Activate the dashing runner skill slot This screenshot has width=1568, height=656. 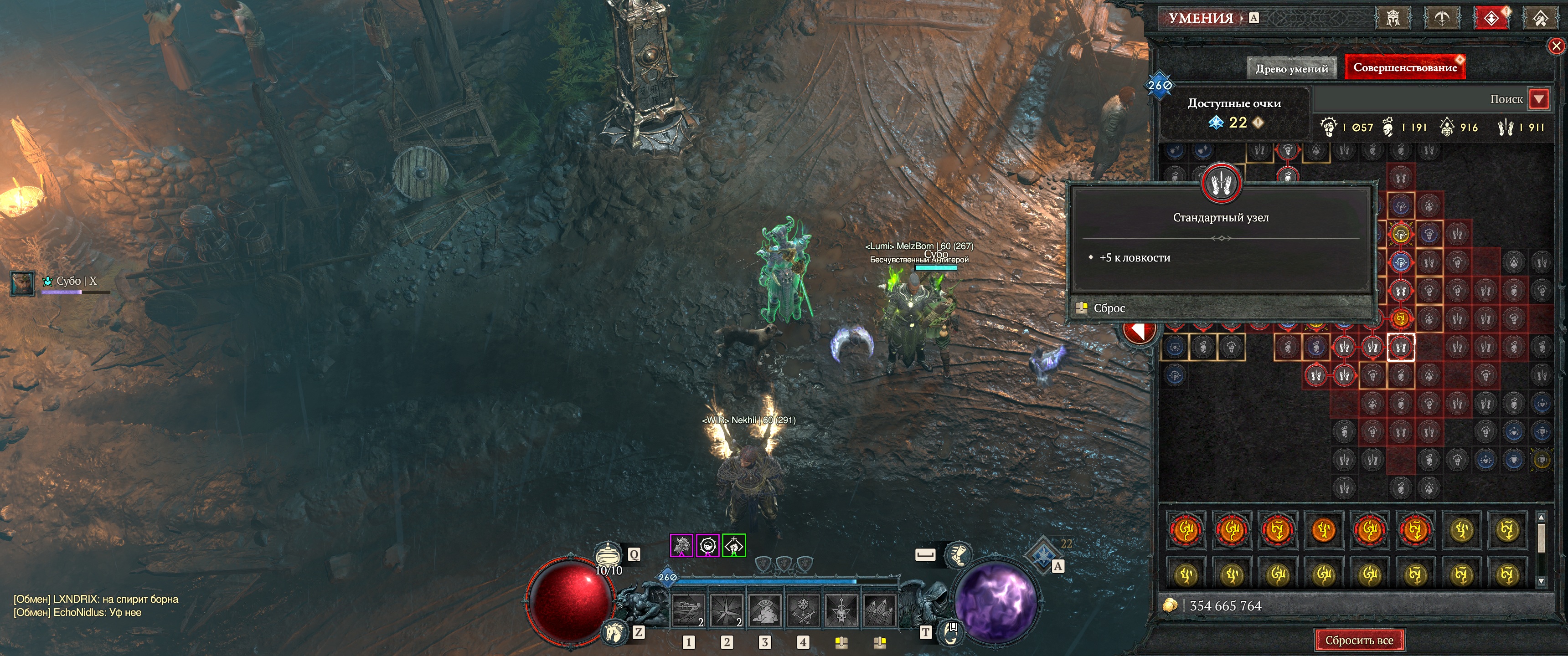tap(688, 610)
